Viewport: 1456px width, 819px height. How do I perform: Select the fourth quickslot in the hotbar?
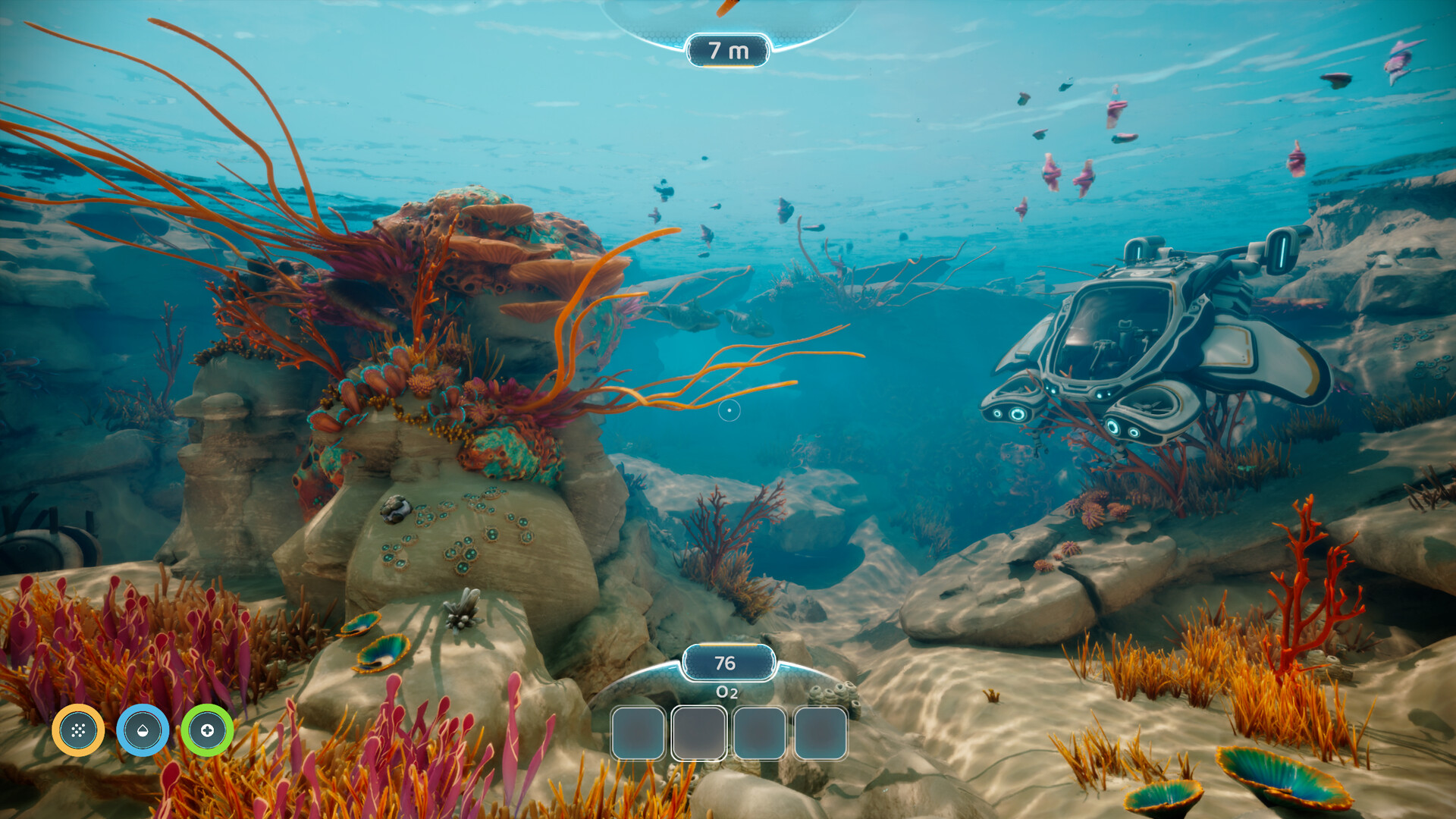[x=821, y=734]
